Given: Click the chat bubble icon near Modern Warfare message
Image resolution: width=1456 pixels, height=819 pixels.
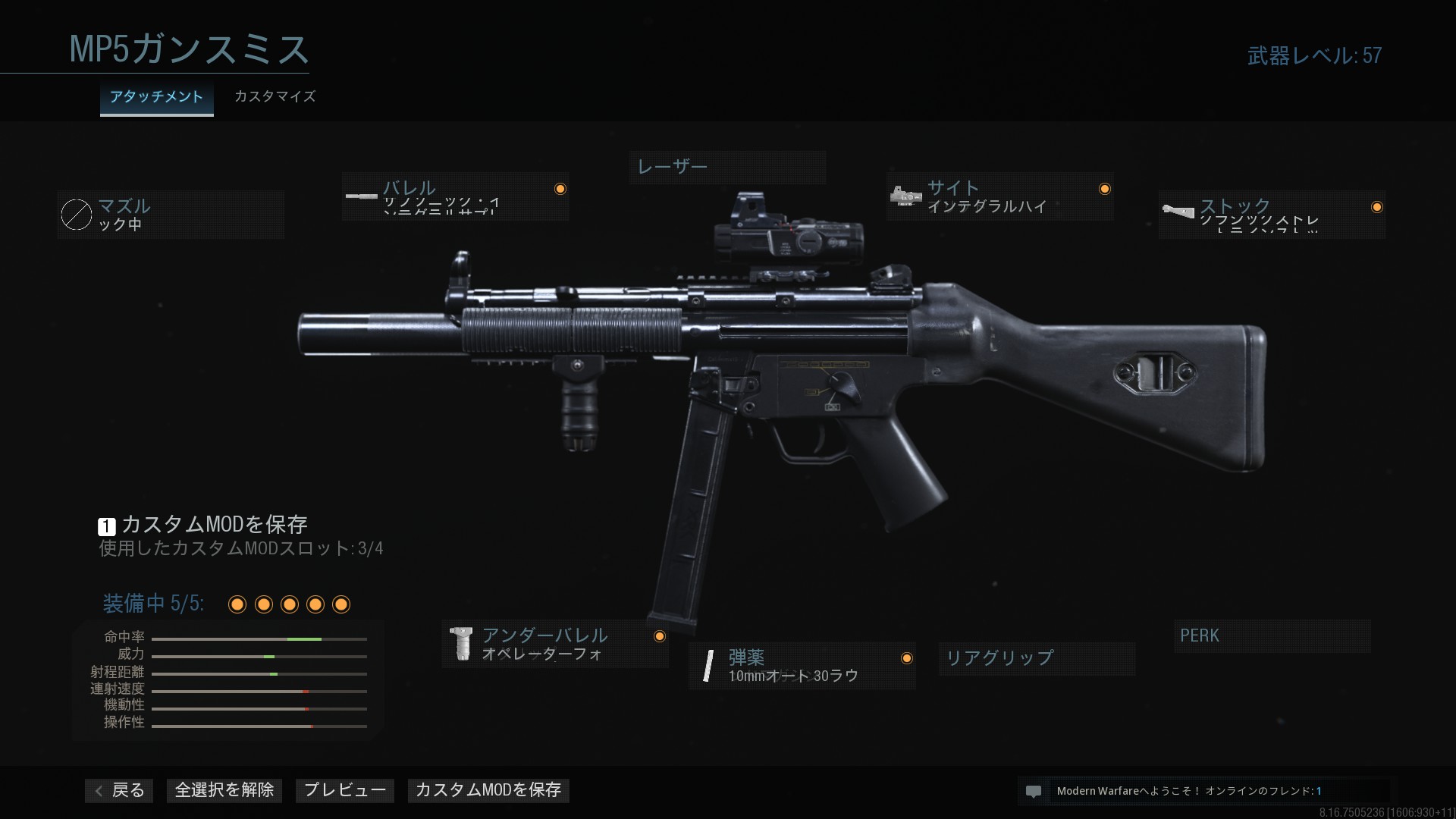Looking at the screenshot, I should [x=1034, y=791].
